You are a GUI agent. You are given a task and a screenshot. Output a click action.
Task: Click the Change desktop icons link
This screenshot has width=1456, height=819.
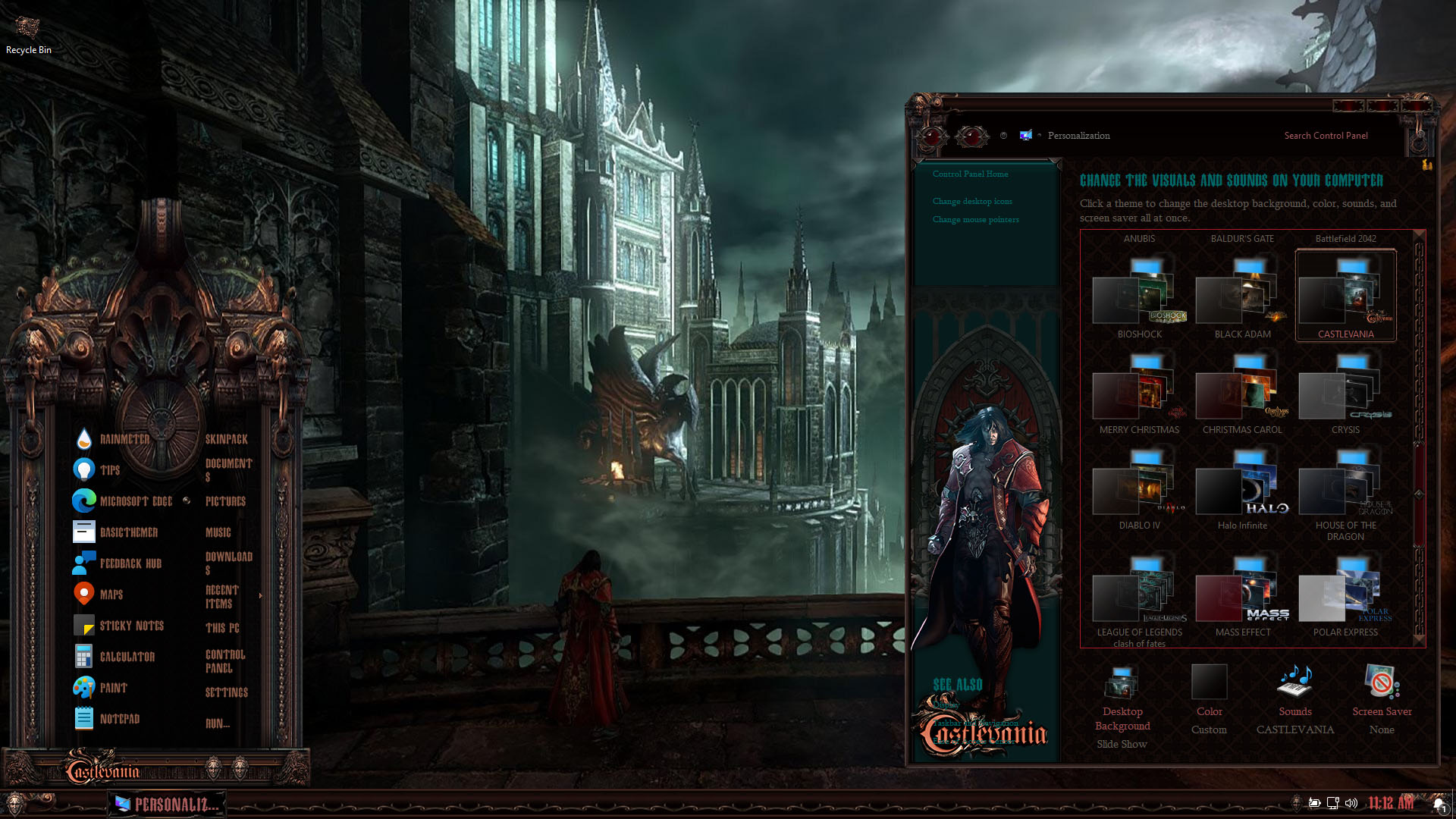coord(972,202)
